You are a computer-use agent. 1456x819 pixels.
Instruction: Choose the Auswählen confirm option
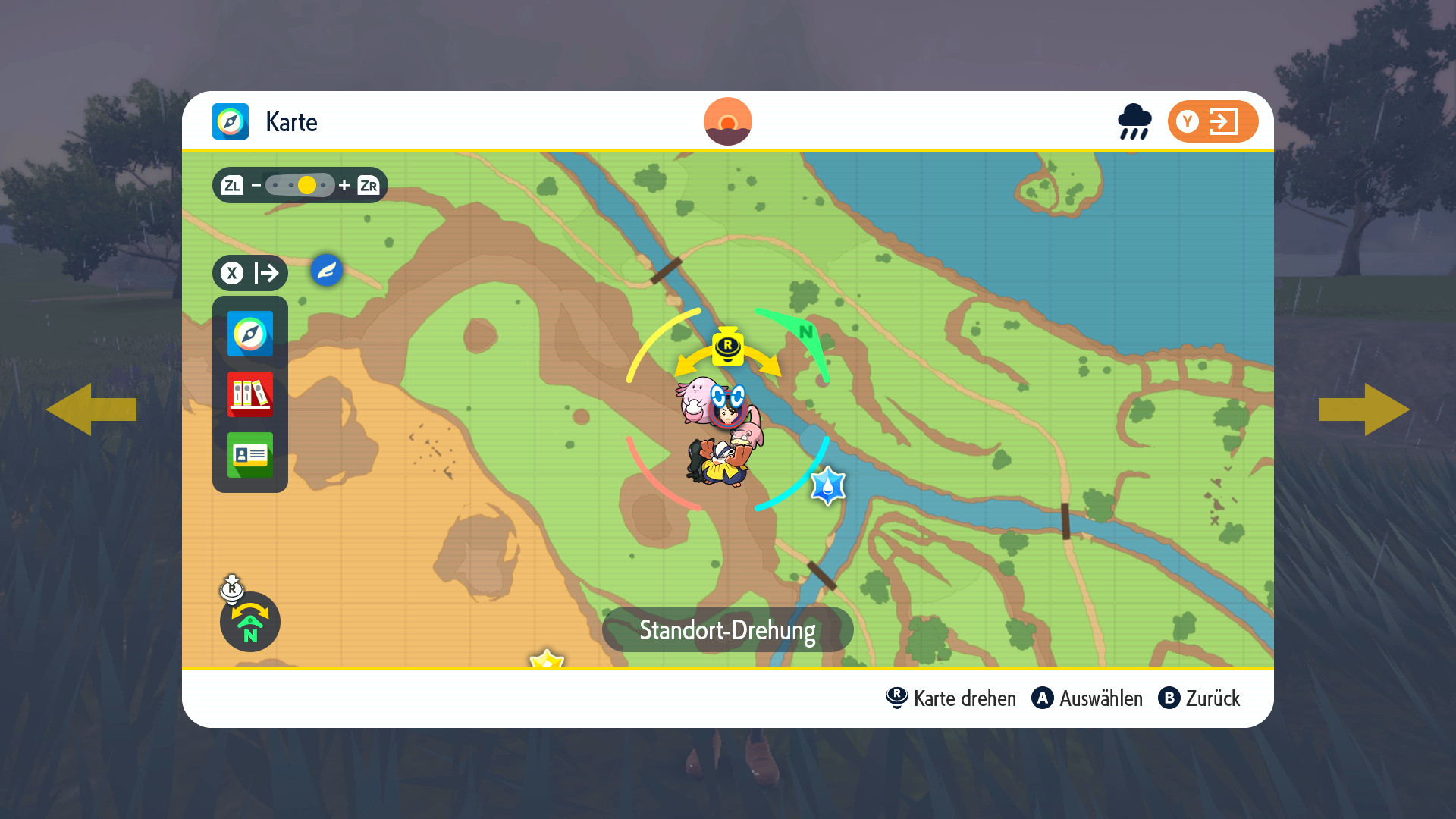(x=1087, y=698)
